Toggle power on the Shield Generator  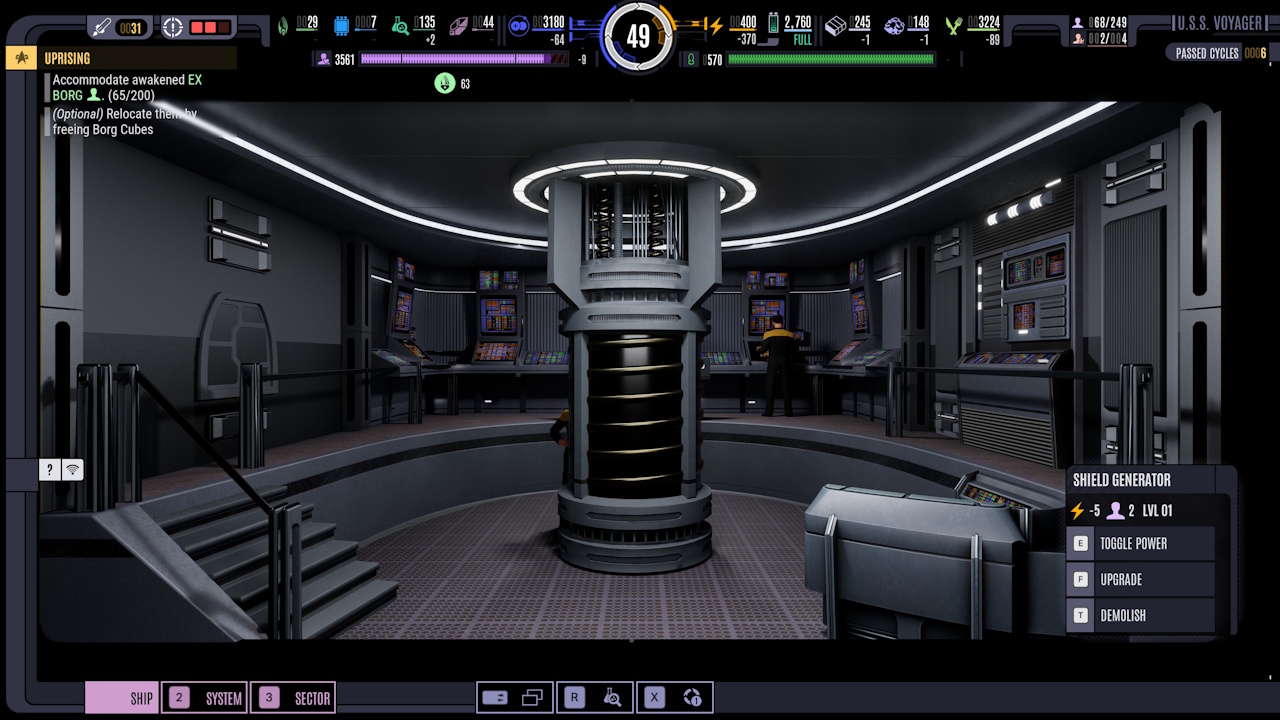(x=1140, y=543)
